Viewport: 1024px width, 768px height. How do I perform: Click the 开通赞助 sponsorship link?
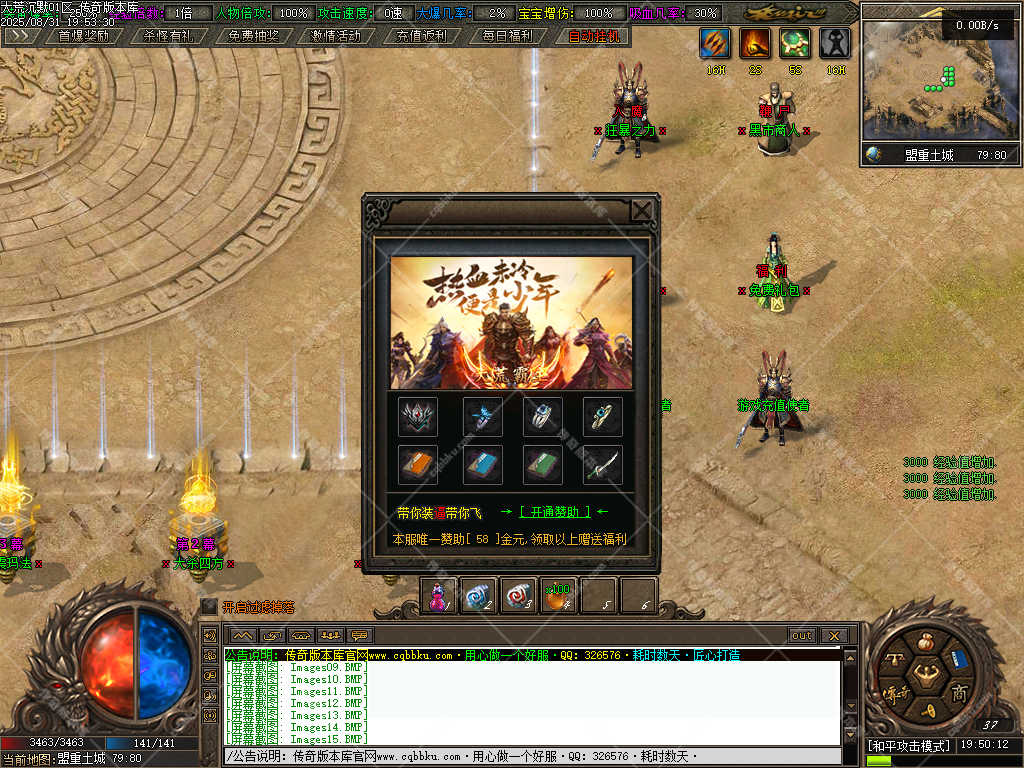[554, 512]
